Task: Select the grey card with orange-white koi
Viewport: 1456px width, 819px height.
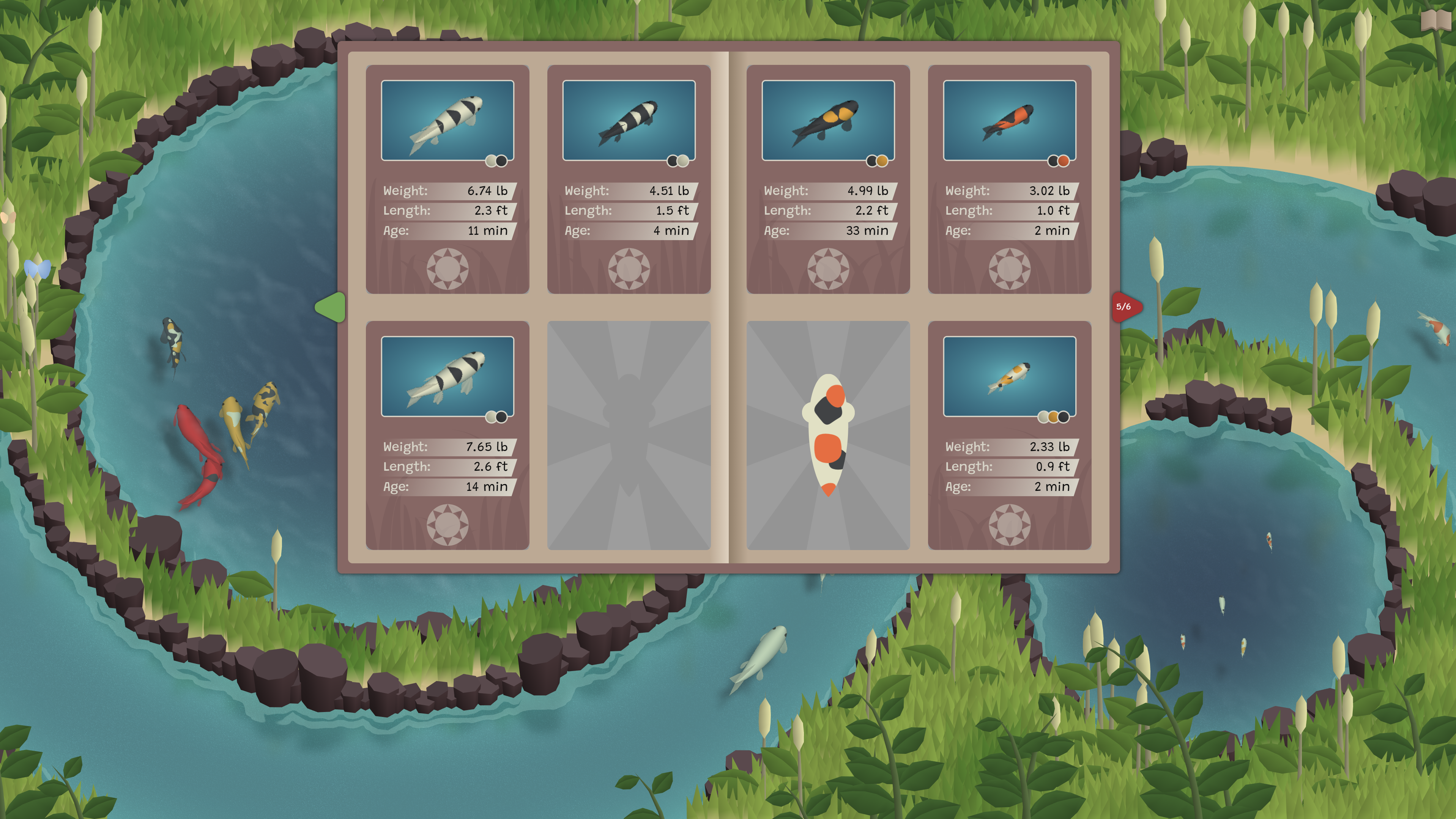Action: pyautogui.click(x=827, y=435)
